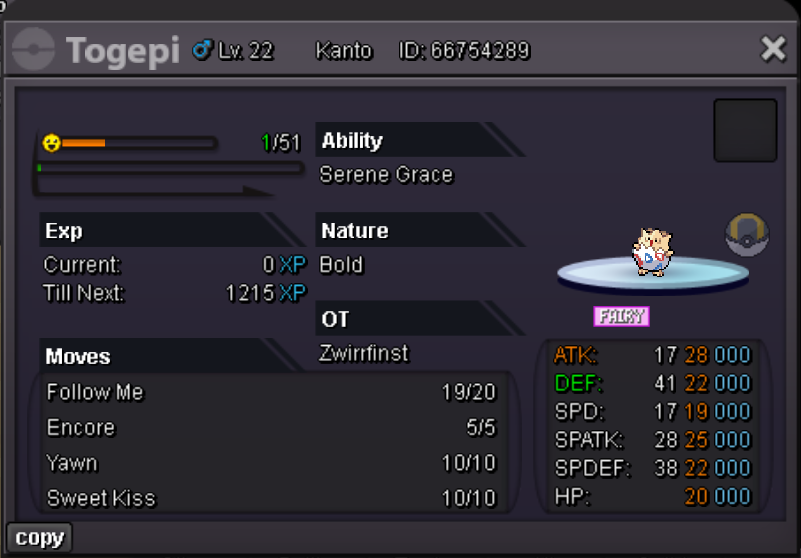The height and width of the screenshot is (558, 801).
Task: Select the Sweet Kiss move
Action: pyautogui.click(x=271, y=498)
